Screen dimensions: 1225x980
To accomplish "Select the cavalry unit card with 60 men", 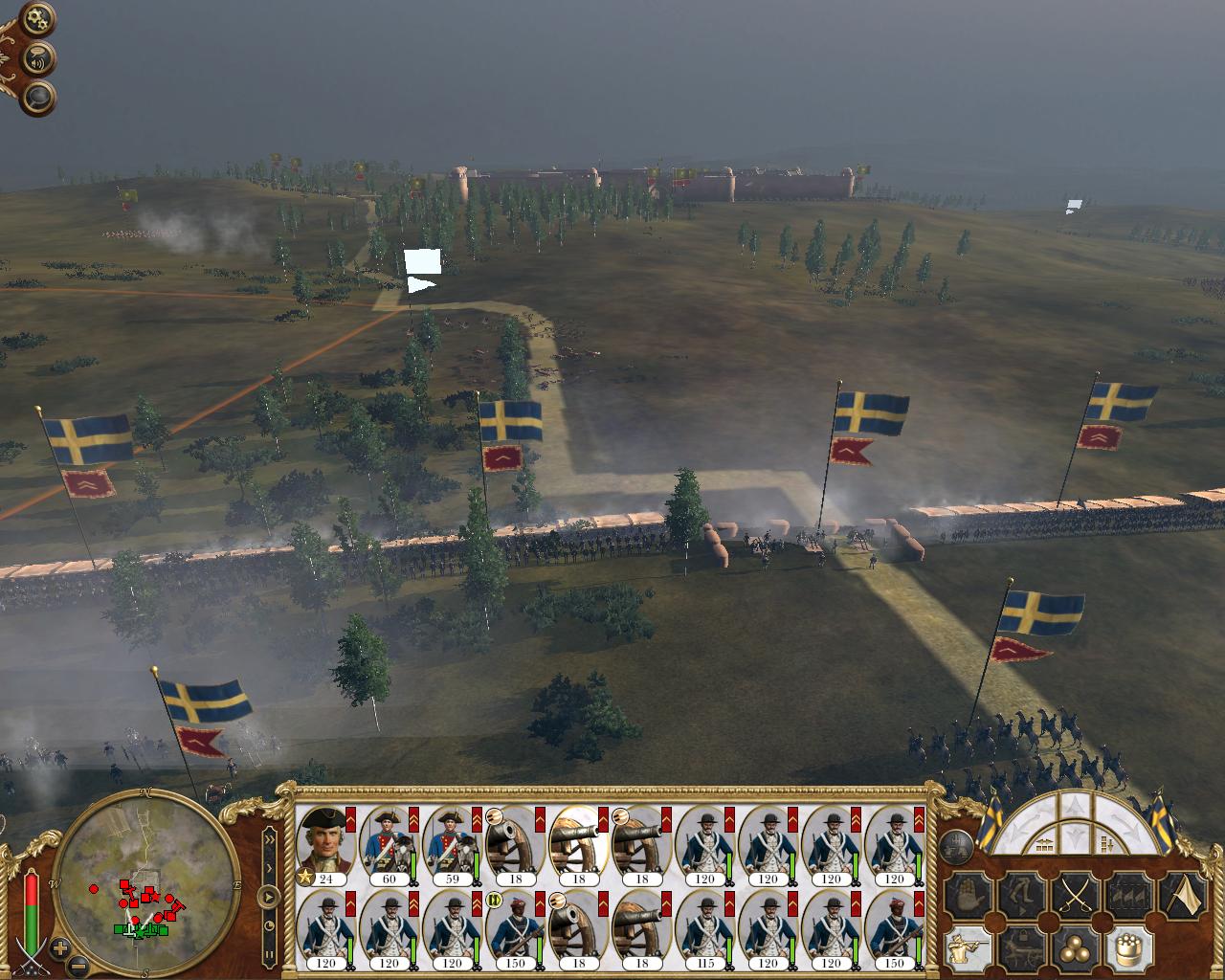I will click(389, 845).
